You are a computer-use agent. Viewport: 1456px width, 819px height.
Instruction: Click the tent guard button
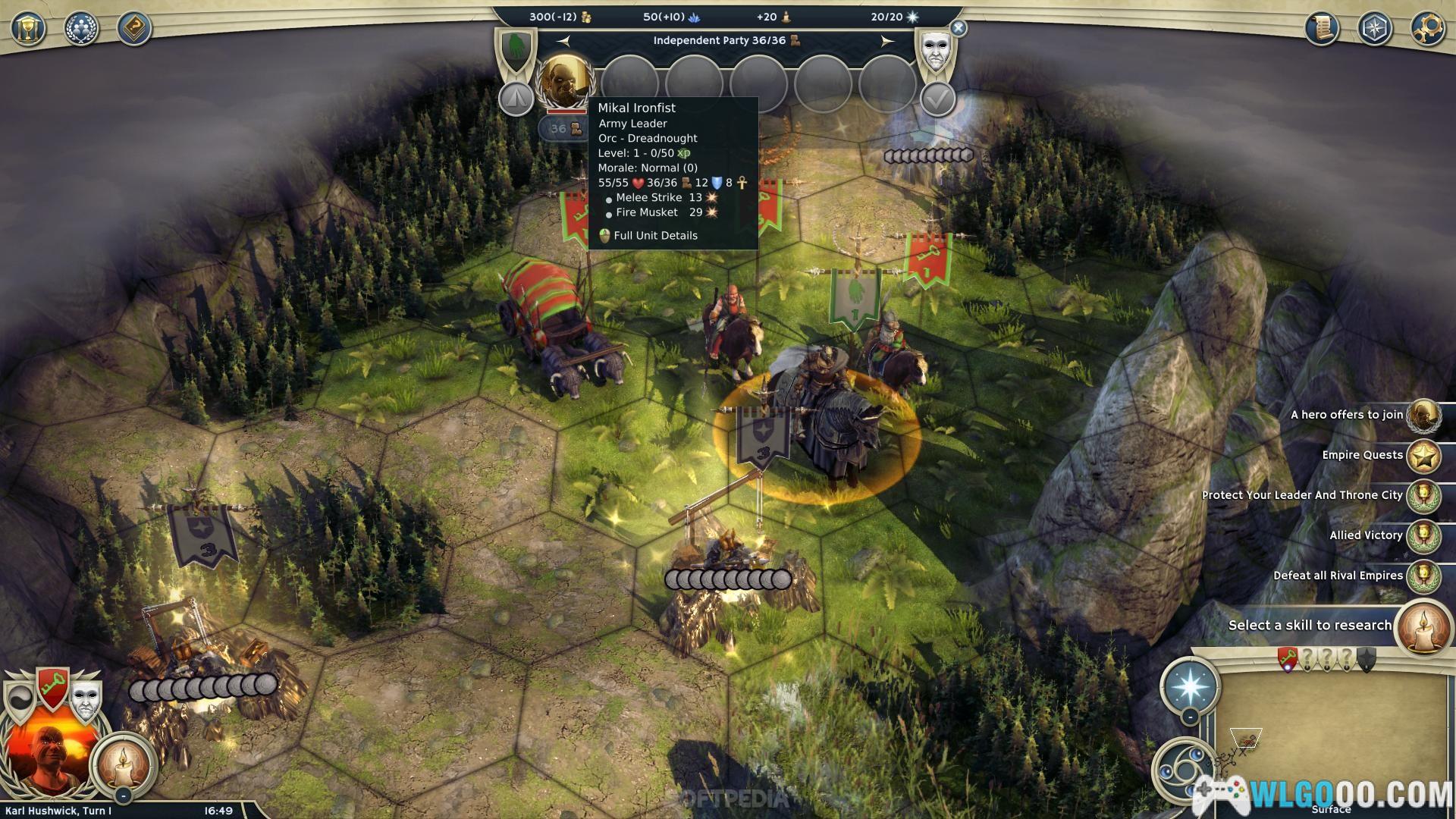[x=516, y=98]
